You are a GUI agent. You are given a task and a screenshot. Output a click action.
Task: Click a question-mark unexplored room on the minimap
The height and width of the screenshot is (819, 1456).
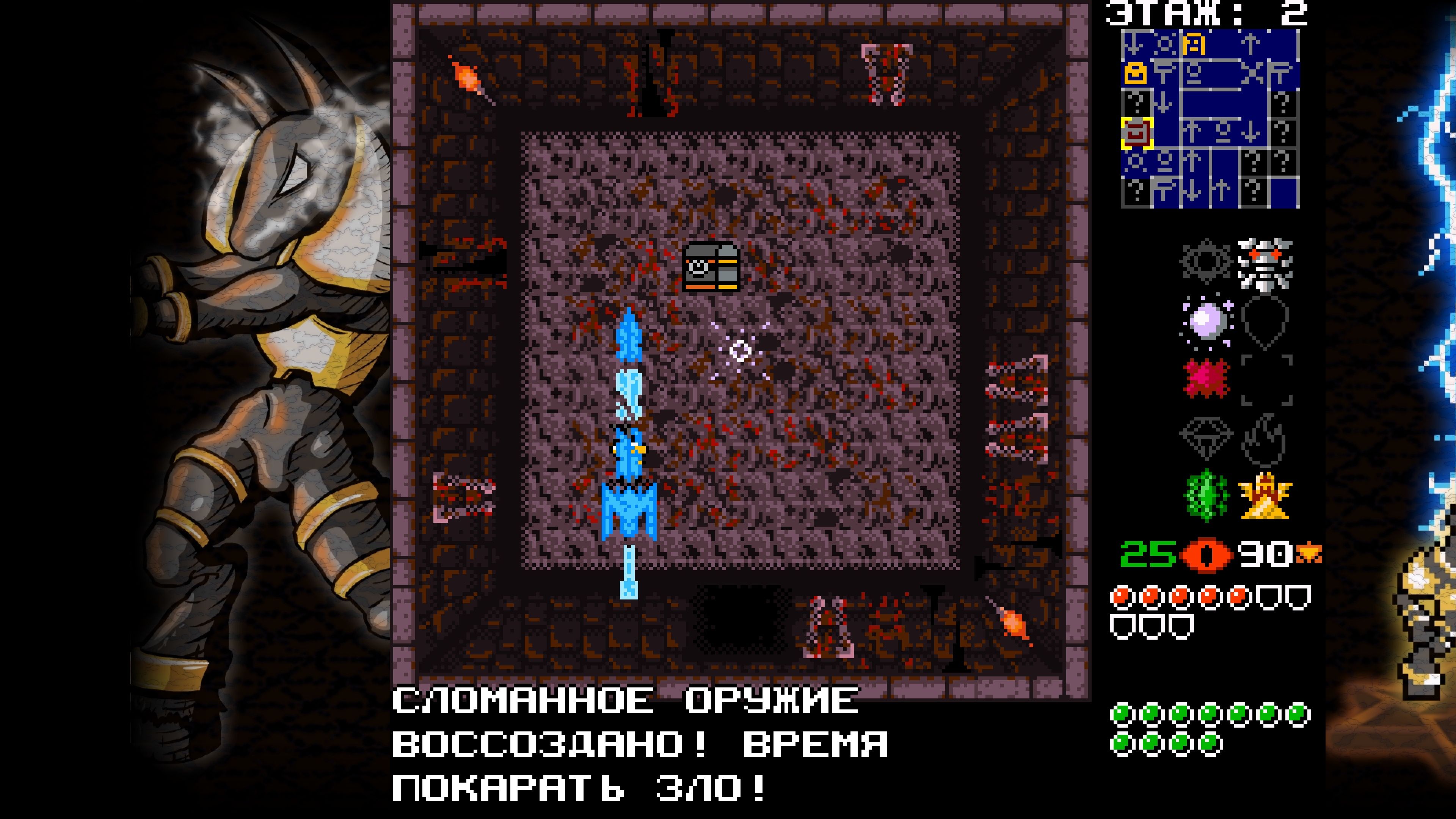coord(1282,104)
